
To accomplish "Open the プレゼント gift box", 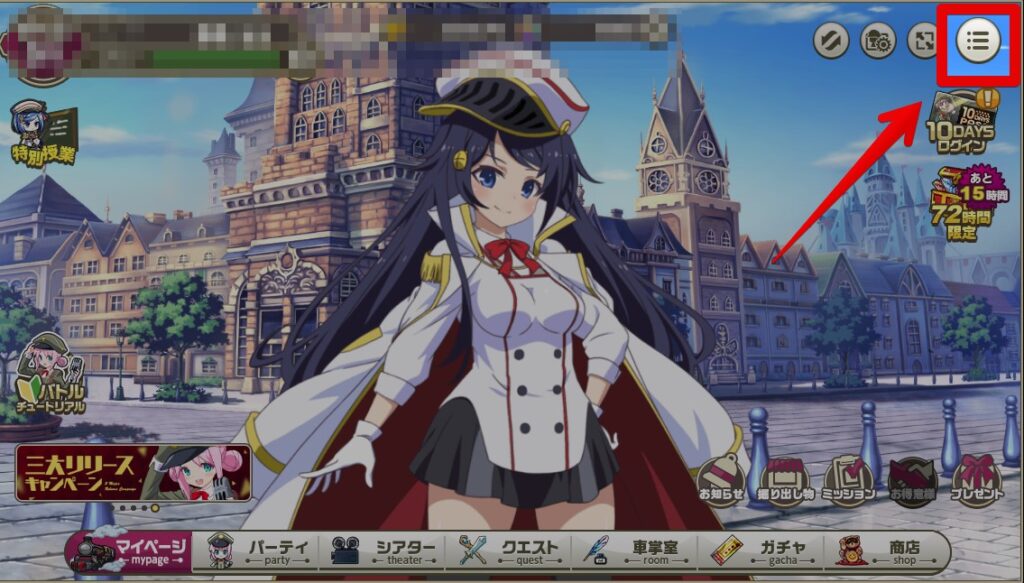I will 976,481.
